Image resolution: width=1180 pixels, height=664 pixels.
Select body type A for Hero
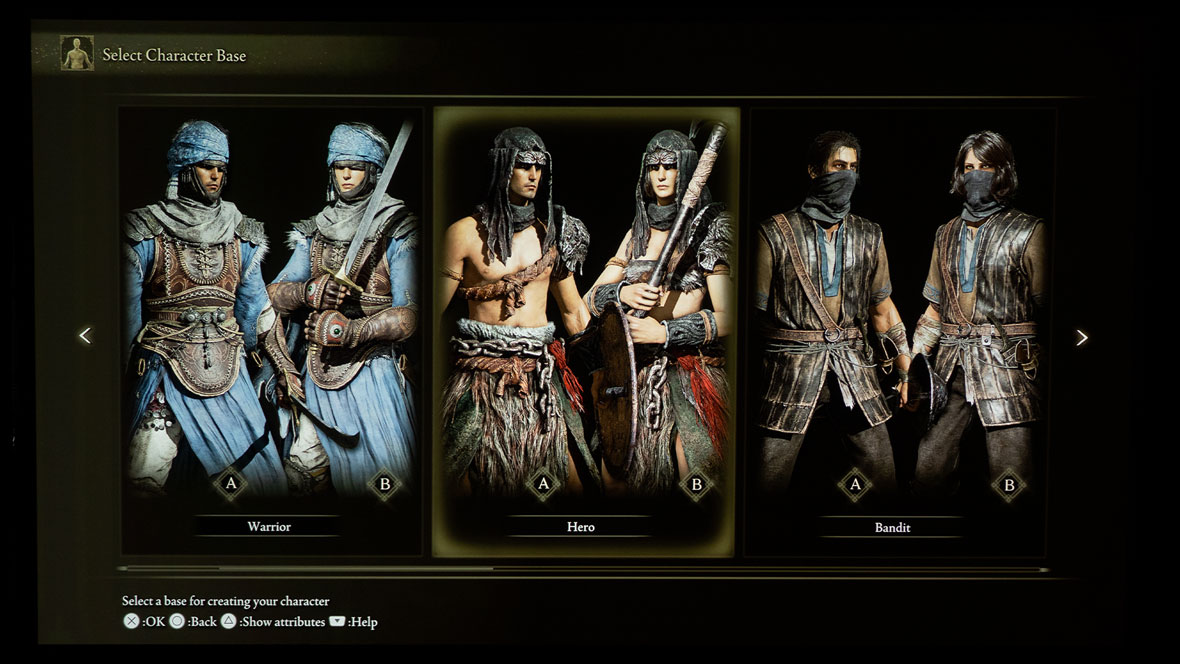click(544, 485)
